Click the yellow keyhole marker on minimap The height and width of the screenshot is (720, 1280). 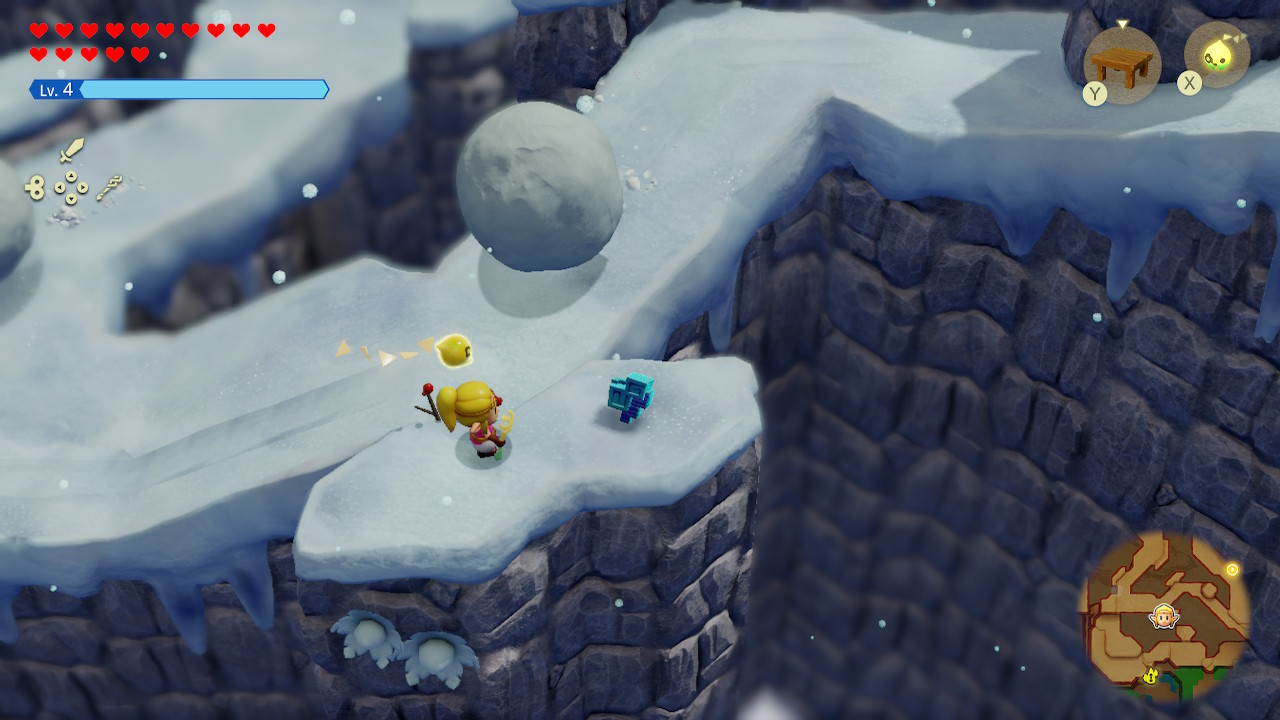coord(1151,677)
